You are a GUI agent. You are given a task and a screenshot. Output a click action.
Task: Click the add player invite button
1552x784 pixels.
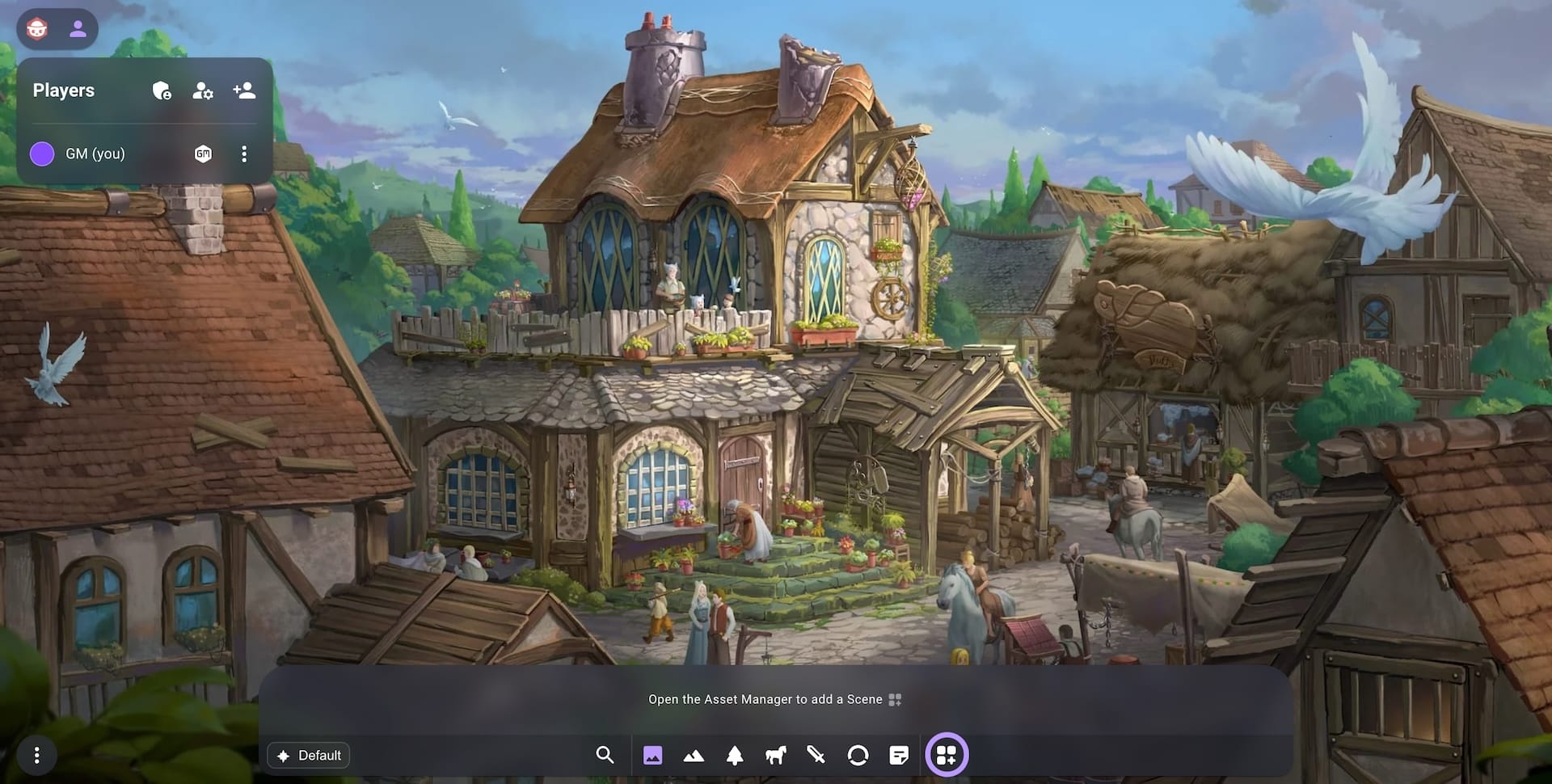(242, 91)
